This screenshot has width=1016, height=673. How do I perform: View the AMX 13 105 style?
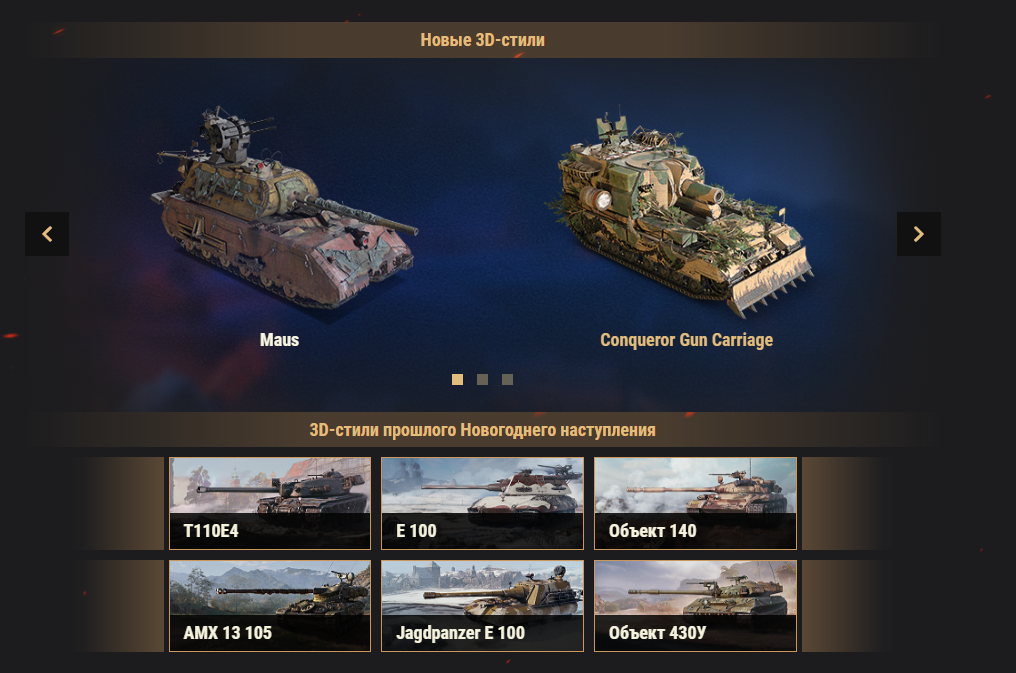[x=270, y=606]
